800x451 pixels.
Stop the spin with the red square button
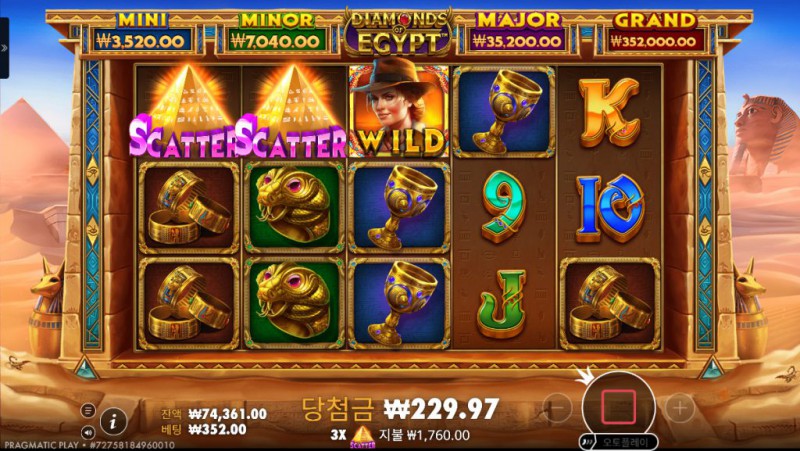618,406
